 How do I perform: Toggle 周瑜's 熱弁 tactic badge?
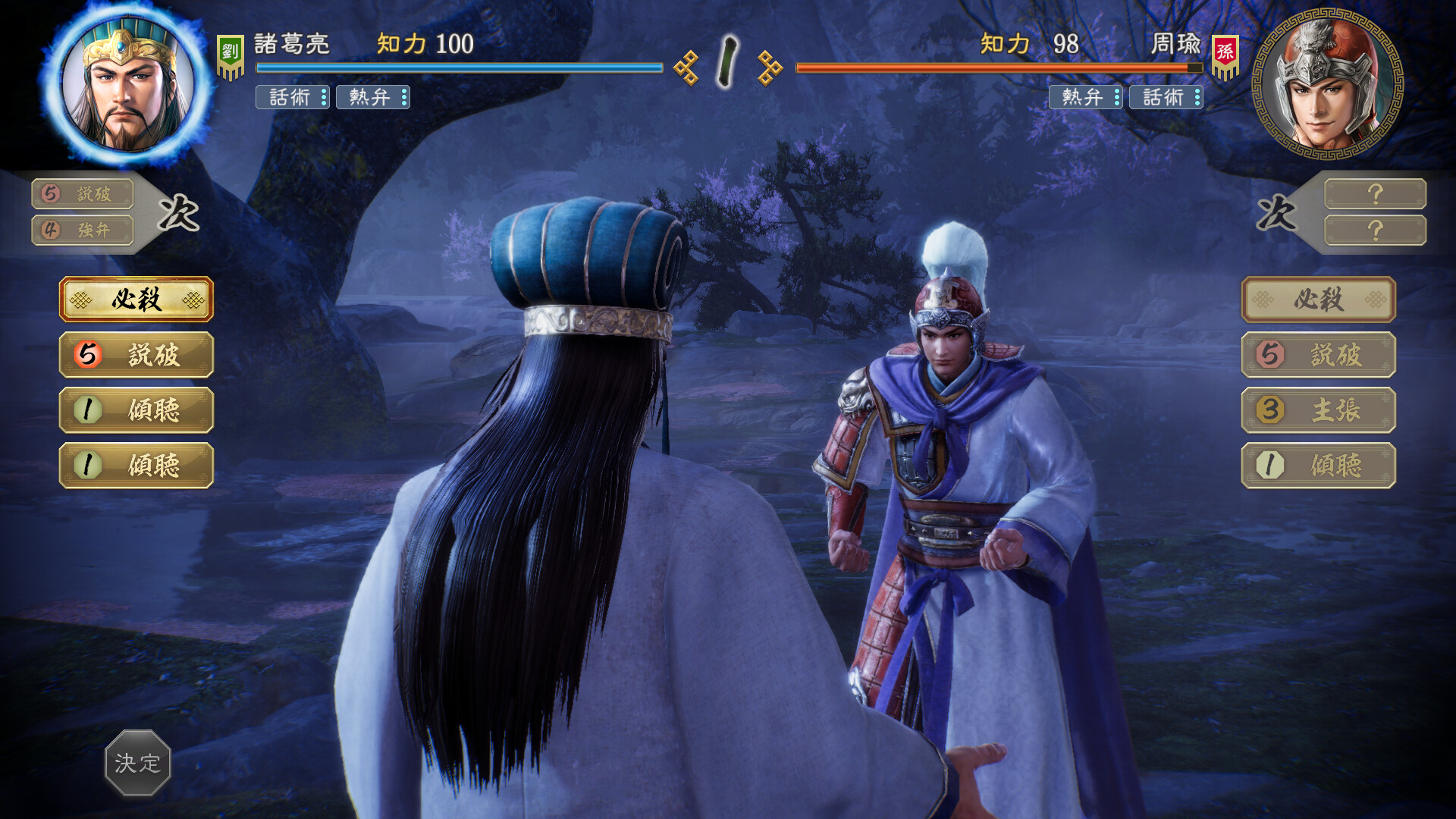pyautogui.click(x=1086, y=99)
